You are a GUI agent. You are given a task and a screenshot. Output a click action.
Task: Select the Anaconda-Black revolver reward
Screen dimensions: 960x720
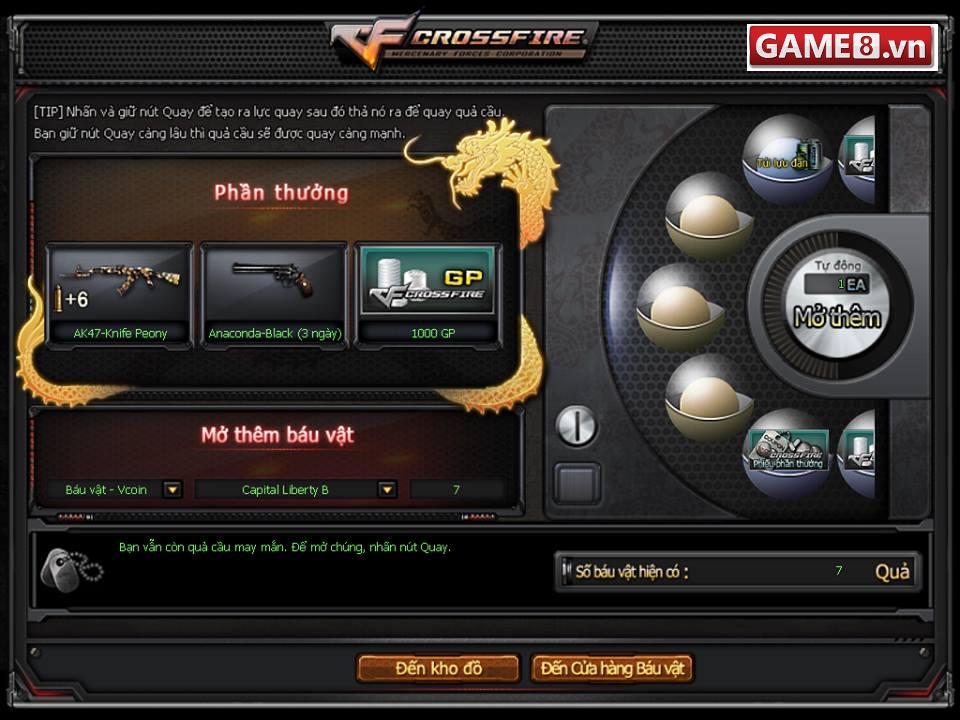coord(275,295)
